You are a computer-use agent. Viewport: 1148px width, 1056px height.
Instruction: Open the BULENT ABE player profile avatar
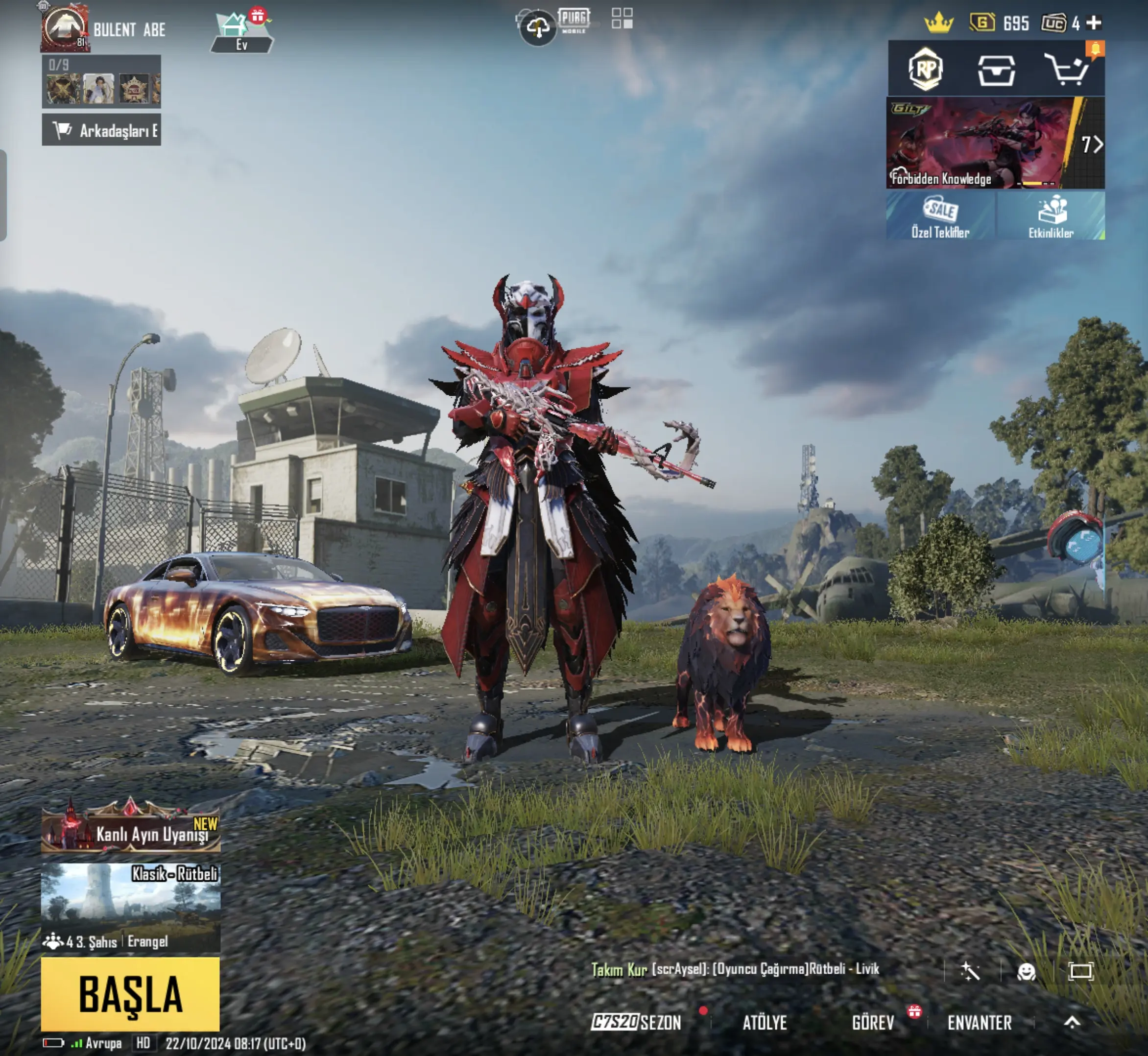(65, 28)
